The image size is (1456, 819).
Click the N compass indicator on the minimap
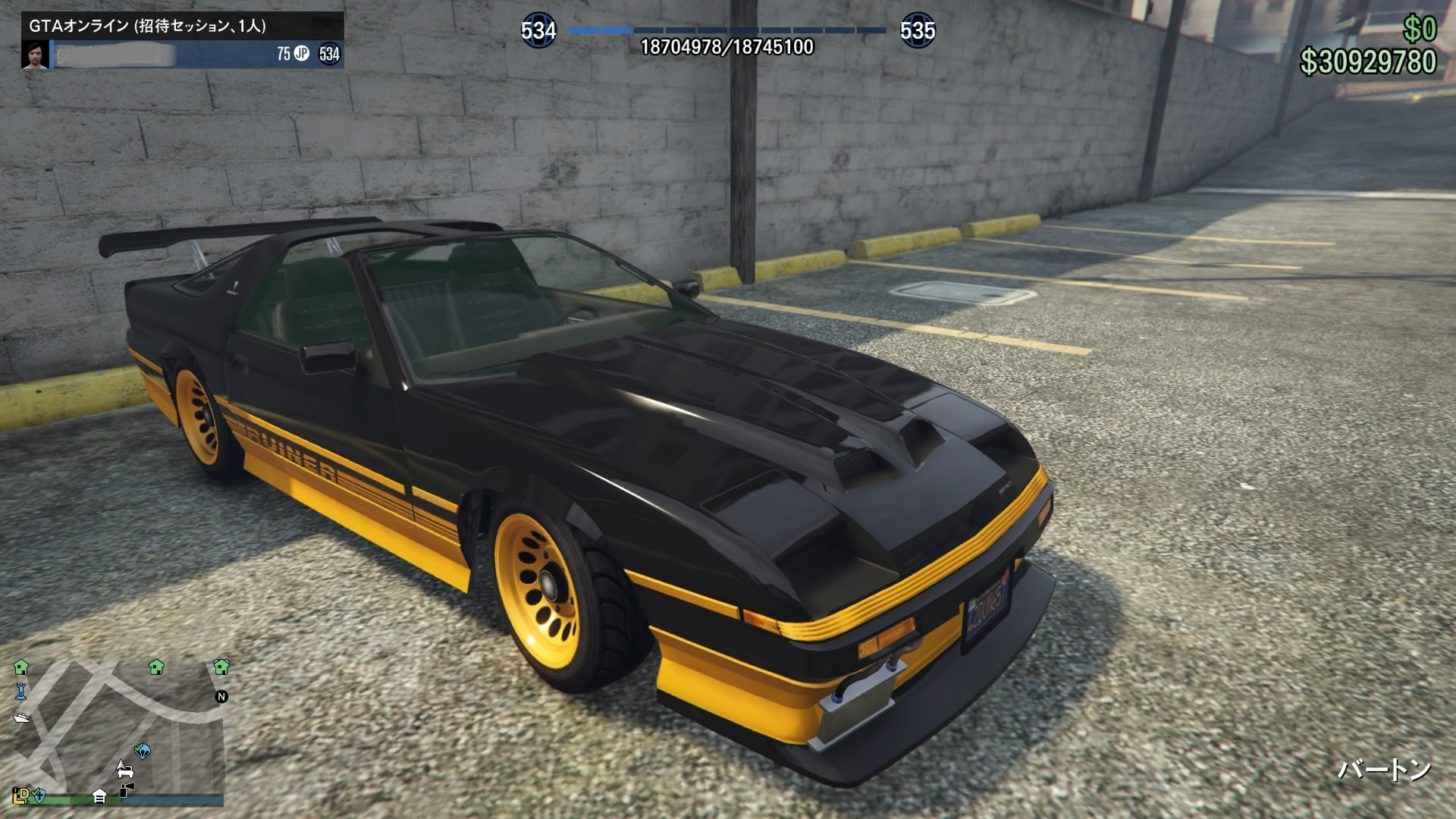tap(222, 697)
